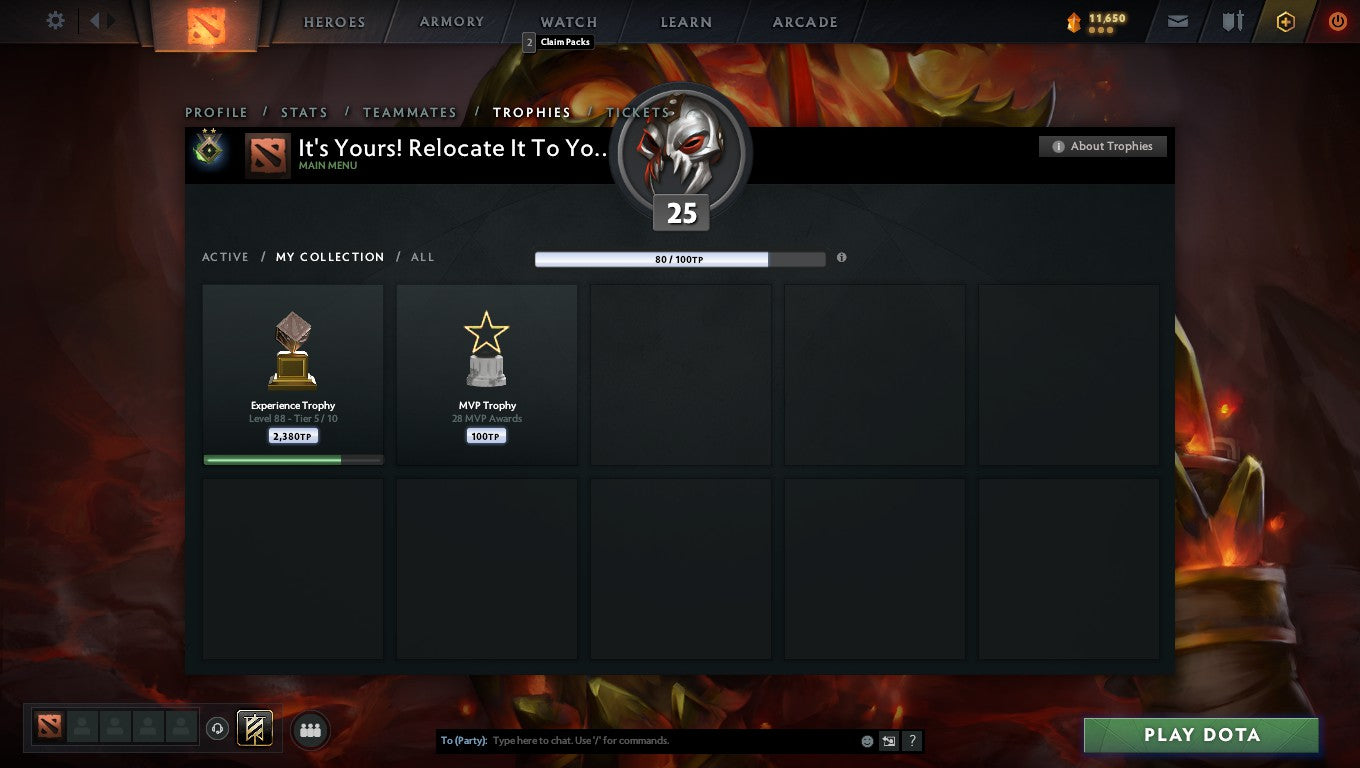Click the chat help question mark icon
The image size is (1360, 768).
[x=911, y=740]
